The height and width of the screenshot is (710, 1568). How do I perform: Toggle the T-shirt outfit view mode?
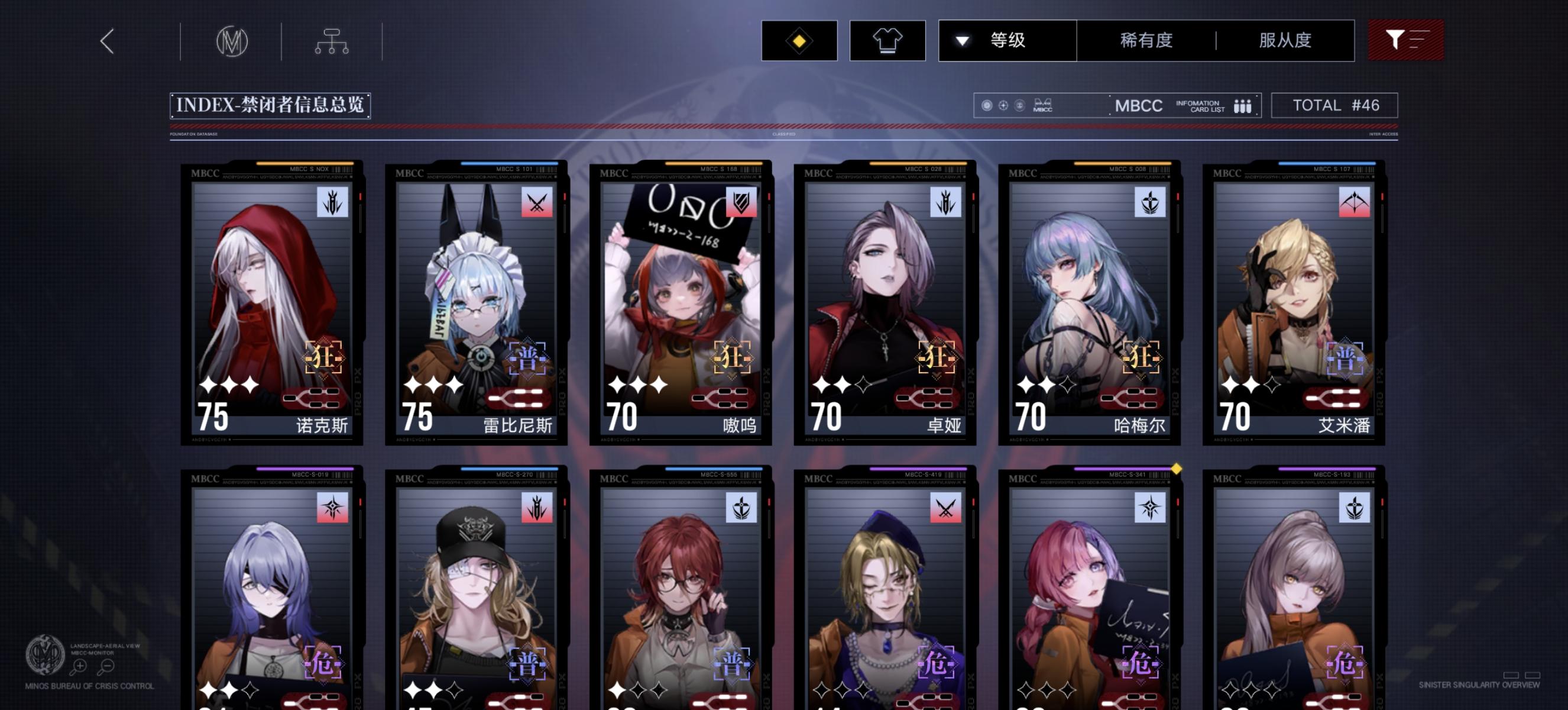(887, 40)
